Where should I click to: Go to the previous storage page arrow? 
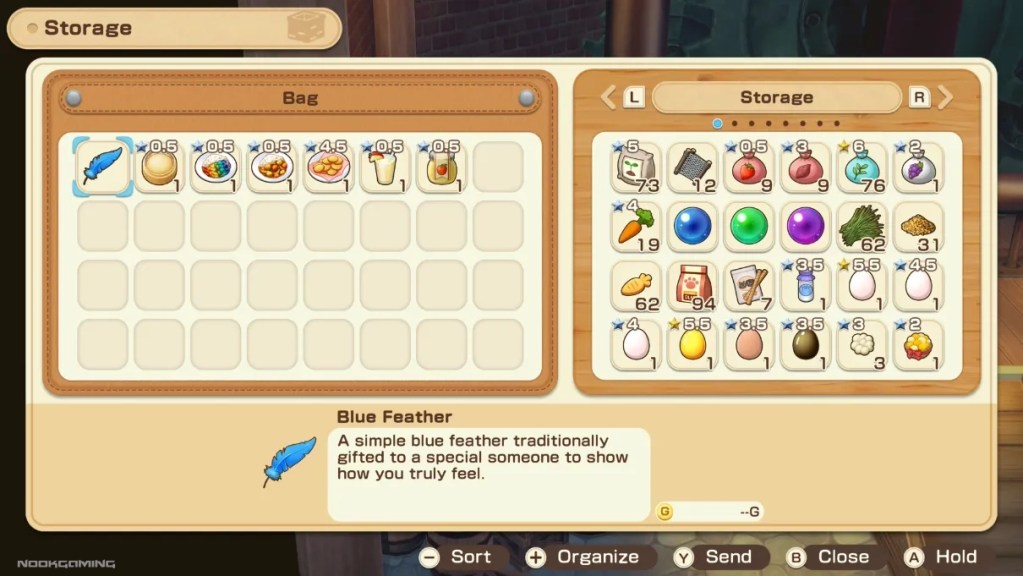click(607, 97)
